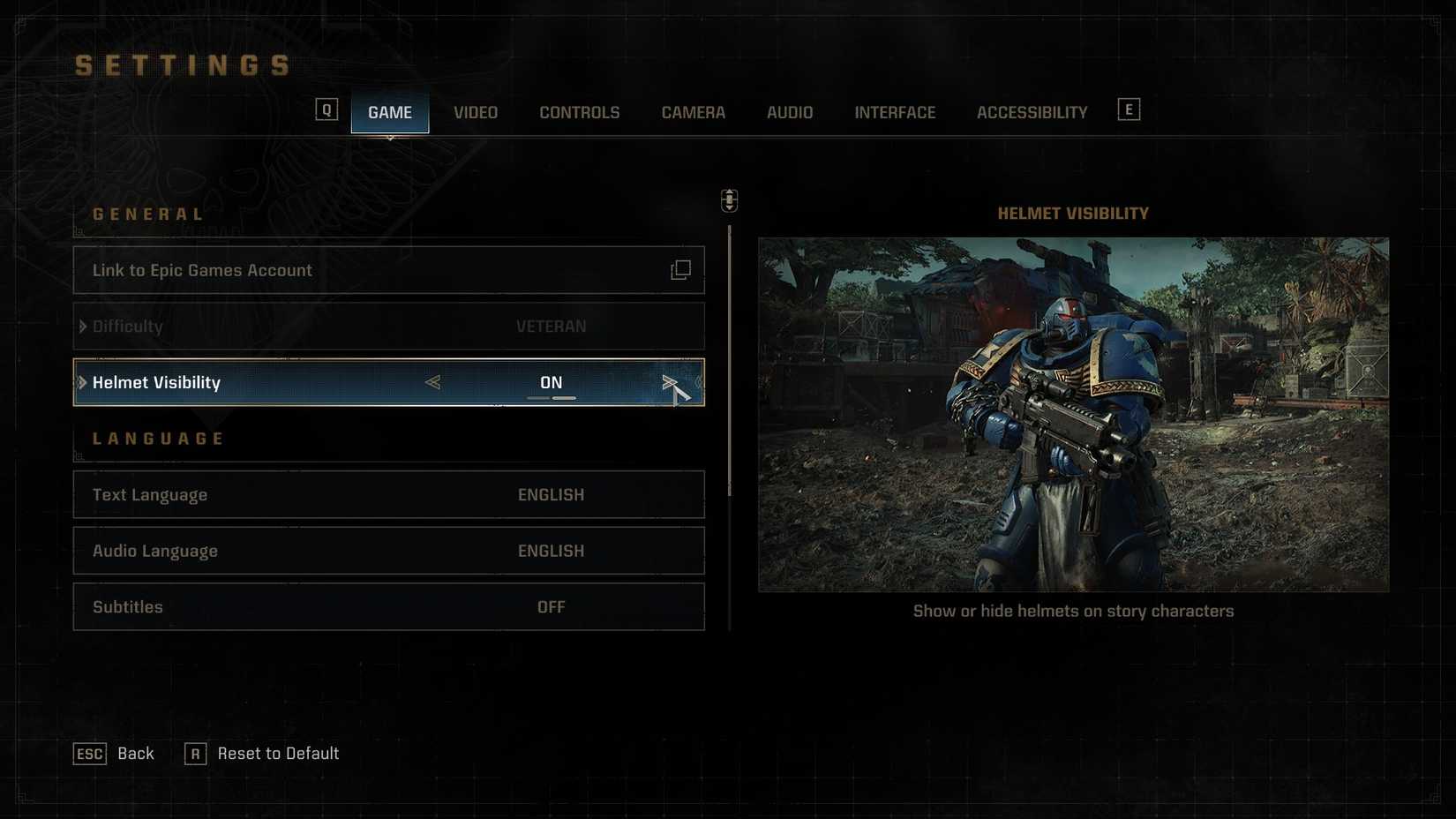Toggle Helmet Visibility off
This screenshot has height=819, width=1456.
[552, 382]
